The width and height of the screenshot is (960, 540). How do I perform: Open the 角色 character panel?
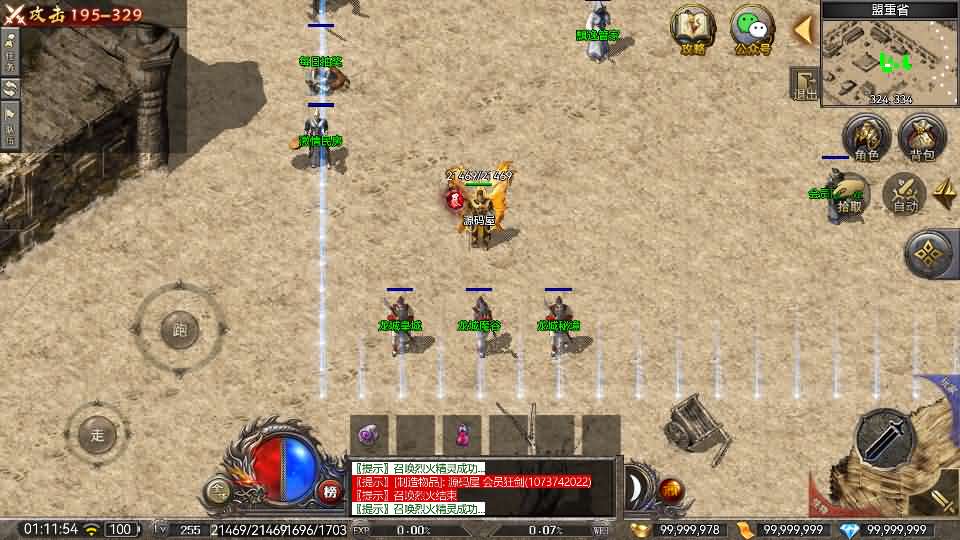(866, 138)
